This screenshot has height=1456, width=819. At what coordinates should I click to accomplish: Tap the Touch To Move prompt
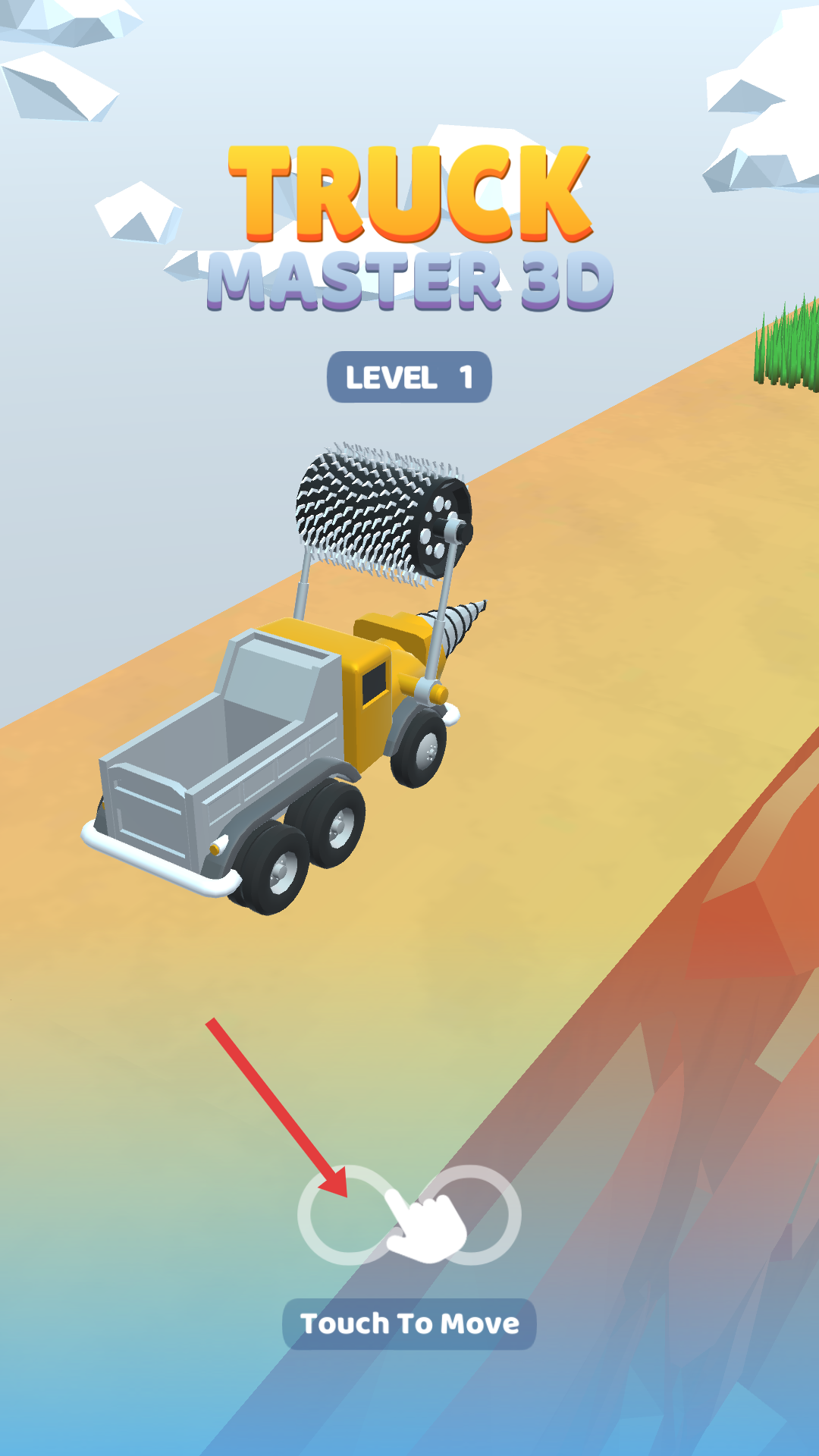409,1324
